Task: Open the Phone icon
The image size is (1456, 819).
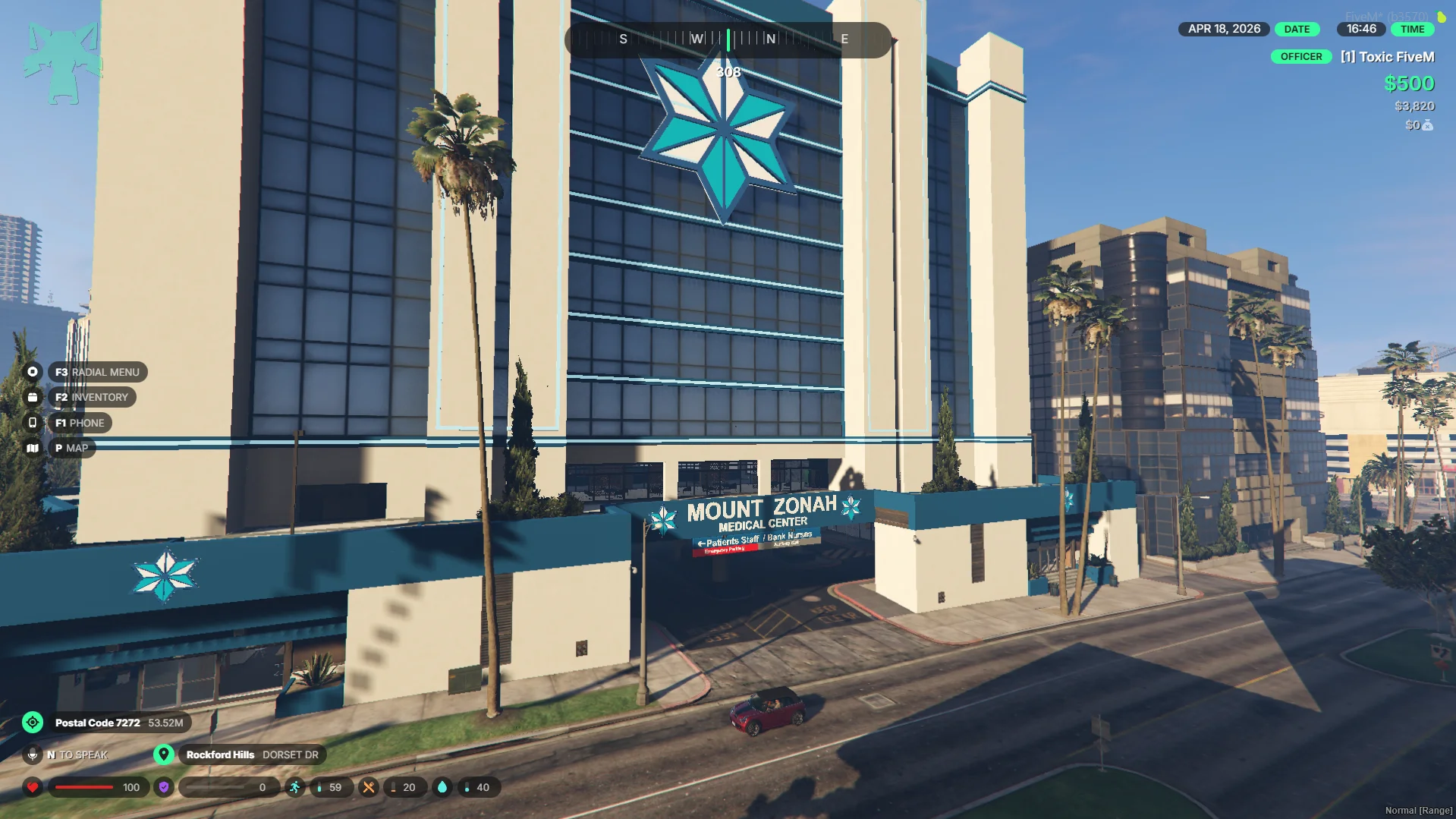Action: (33, 423)
